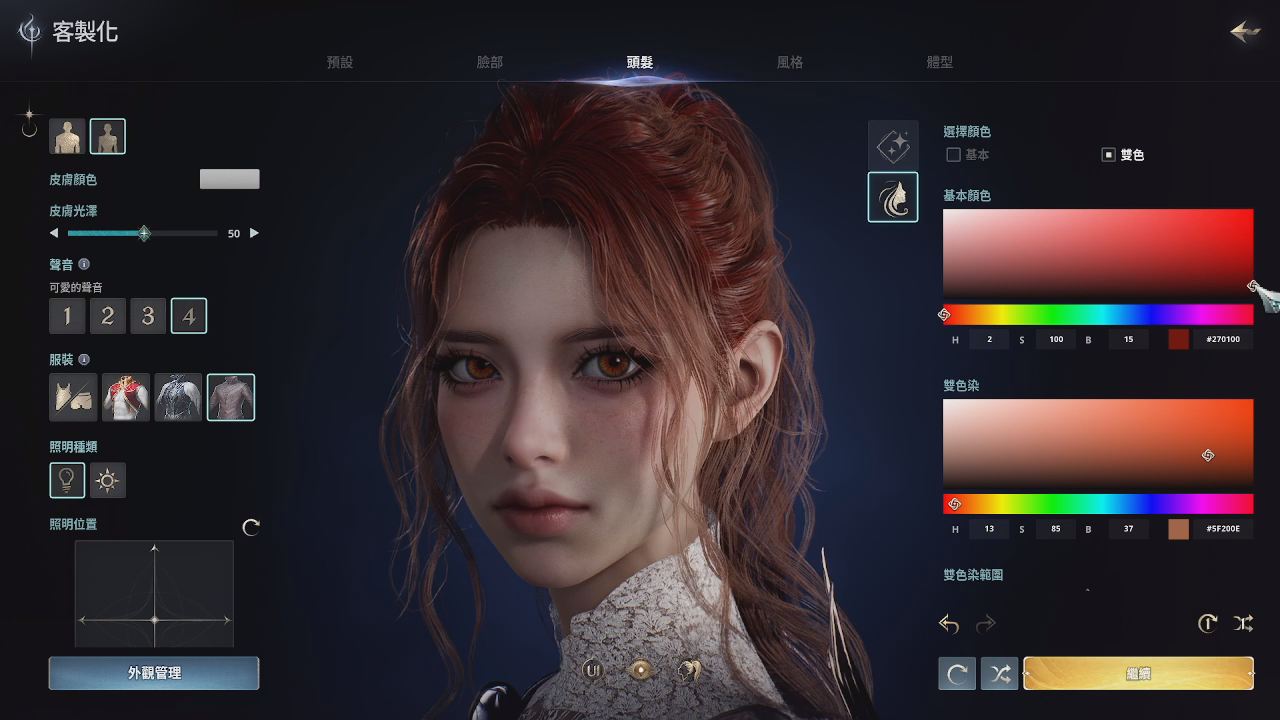The width and height of the screenshot is (1280, 720).
Task: Open the hair color dyeing panel icon
Action: point(893,198)
